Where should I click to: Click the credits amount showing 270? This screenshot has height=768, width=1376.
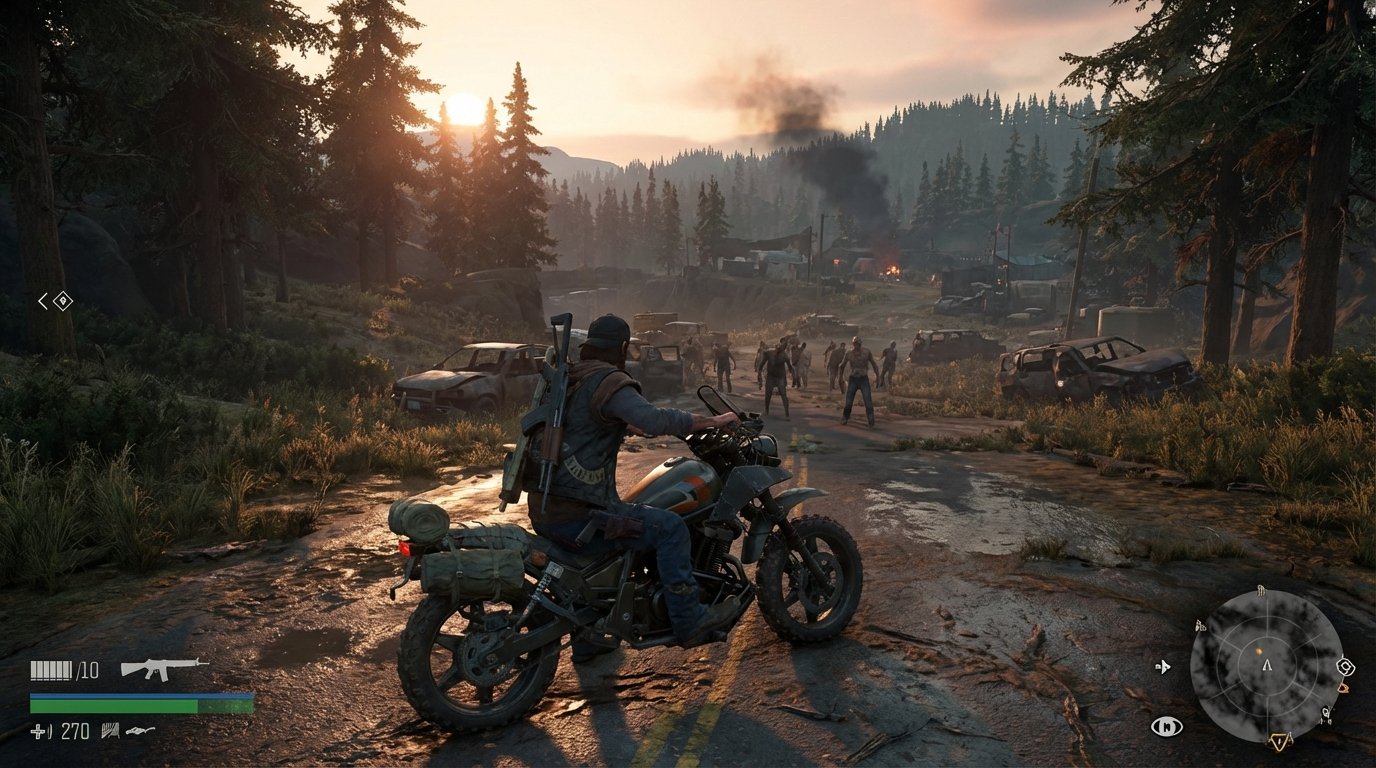point(76,730)
